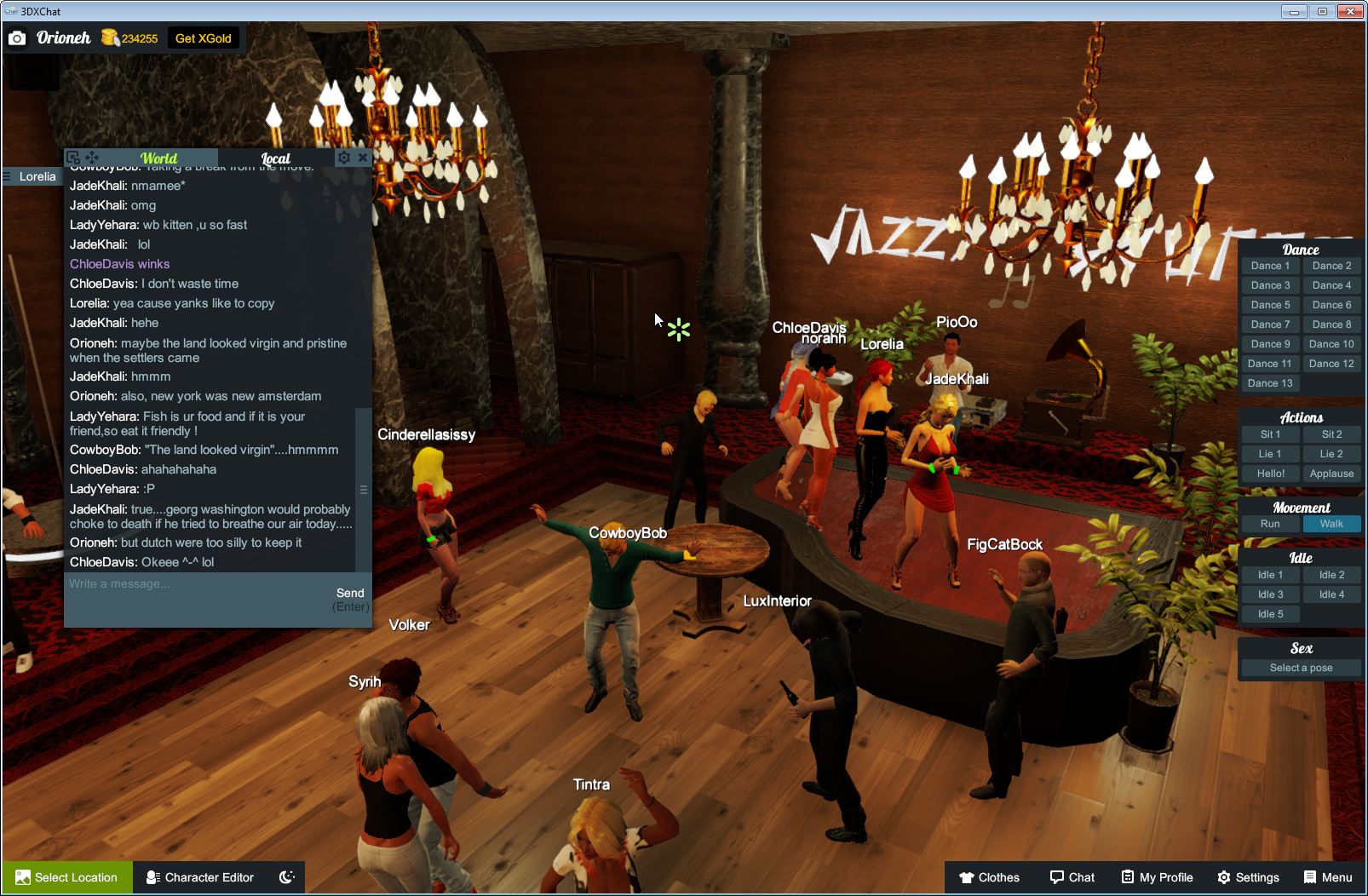
Task: Expand the Lorelia side panel
Action: tap(30, 176)
